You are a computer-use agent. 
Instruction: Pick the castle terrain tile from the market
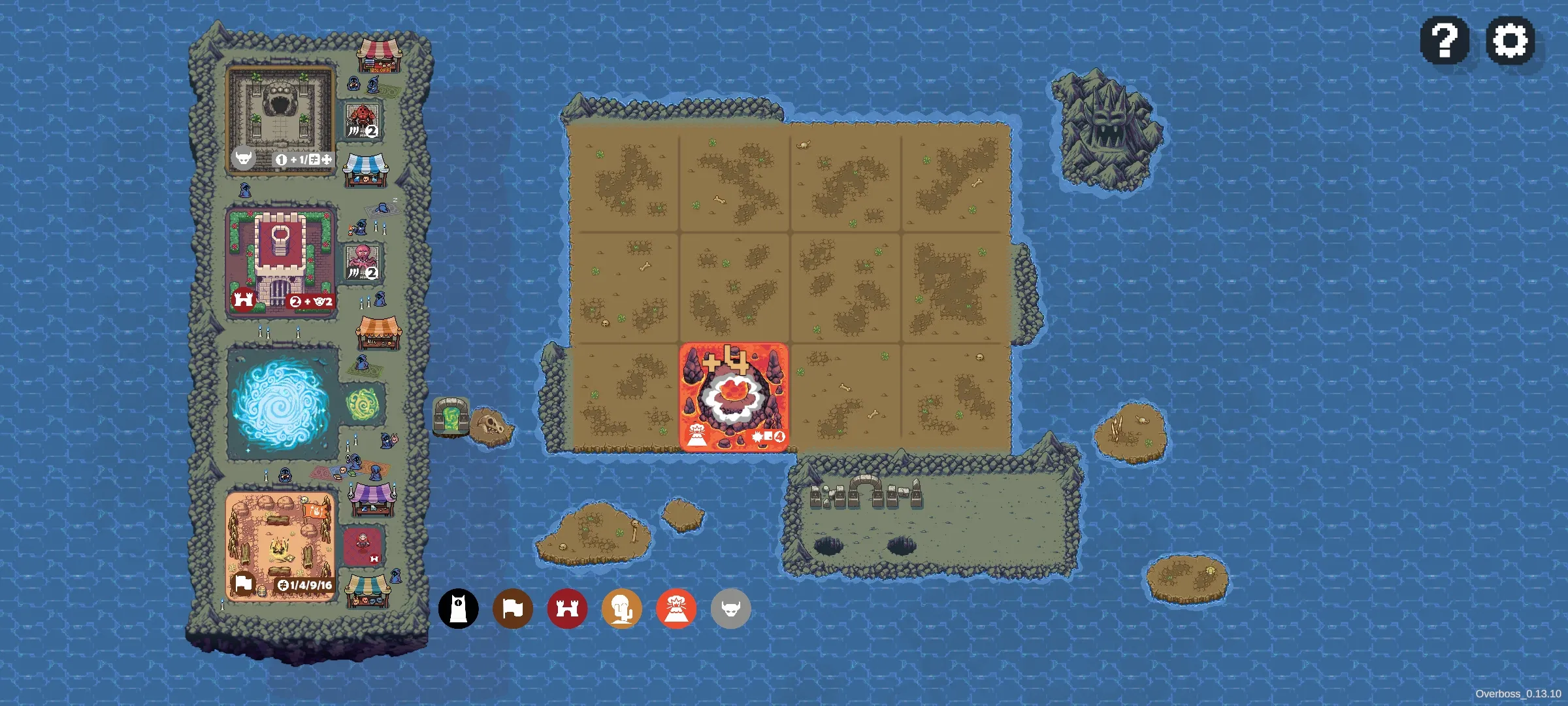tap(280, 261)
